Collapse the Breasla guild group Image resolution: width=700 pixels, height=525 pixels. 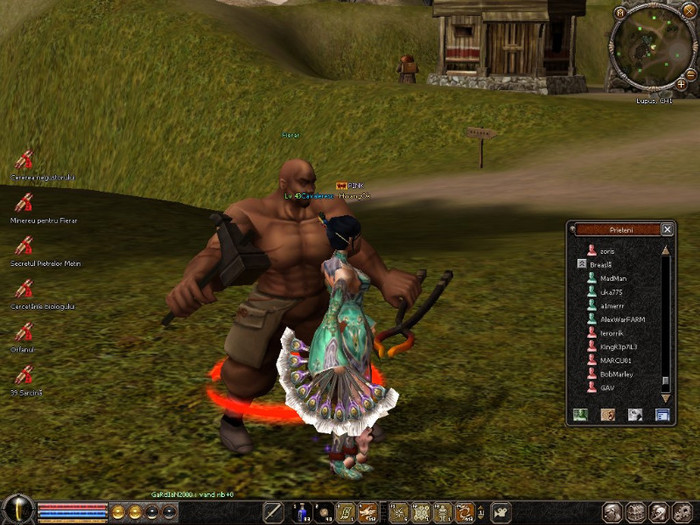tap(582, 264)
